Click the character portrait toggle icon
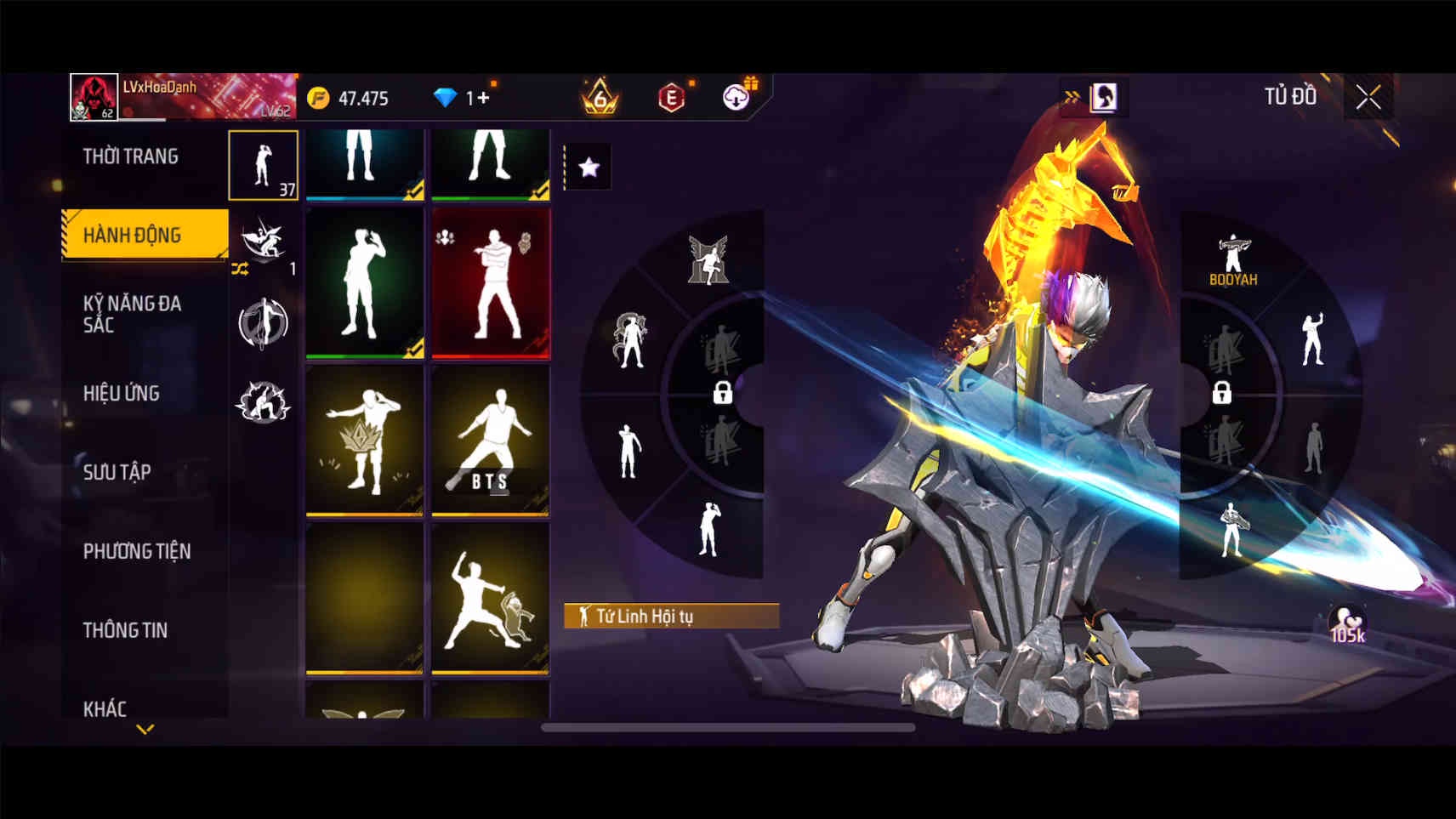Image resolution: width=1456 pixels, height=819 pixels. click(x=1103, y=98)
